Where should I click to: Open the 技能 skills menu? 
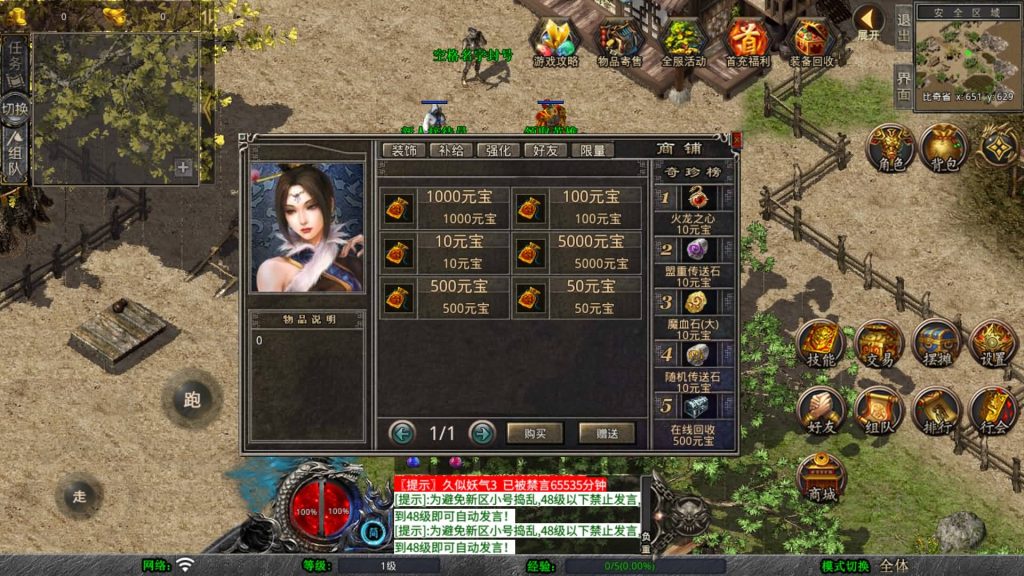821,344
